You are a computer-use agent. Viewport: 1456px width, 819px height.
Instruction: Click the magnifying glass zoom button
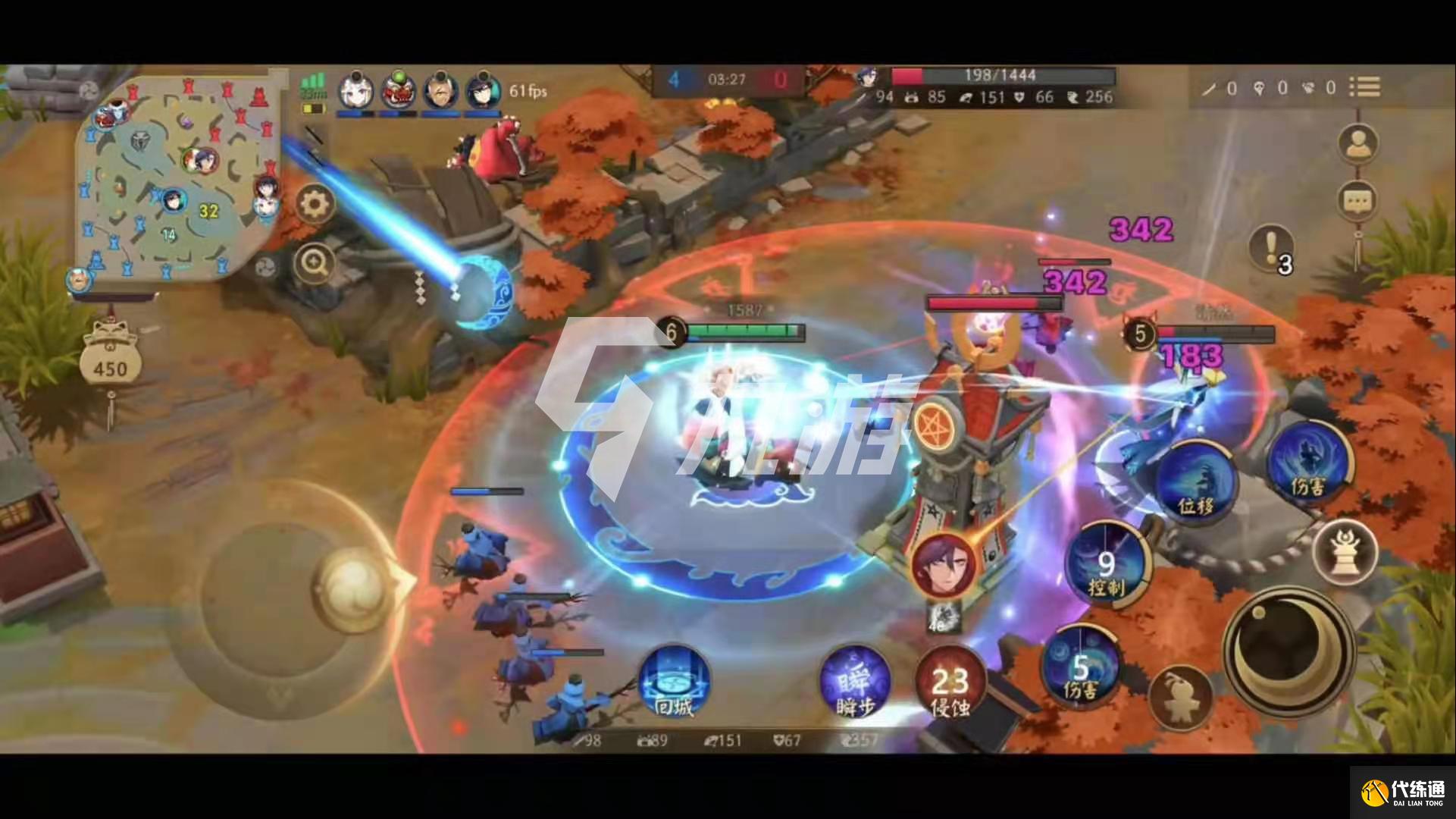click(314, 263)
